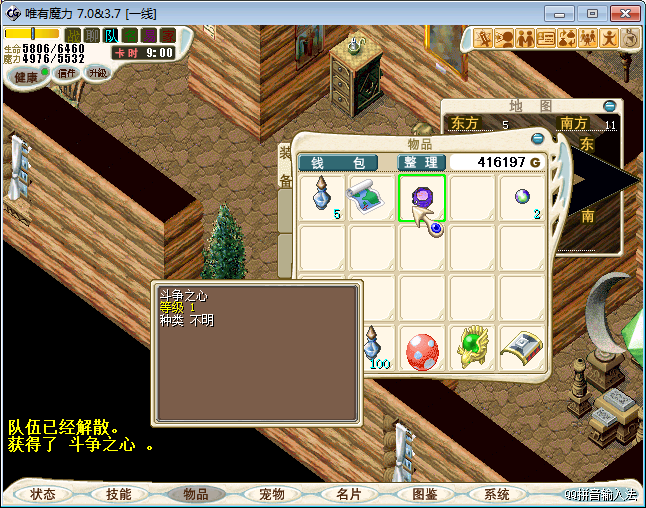Select the small green orb item
This screenshot has height=508, width=646.
pos(520,195)
